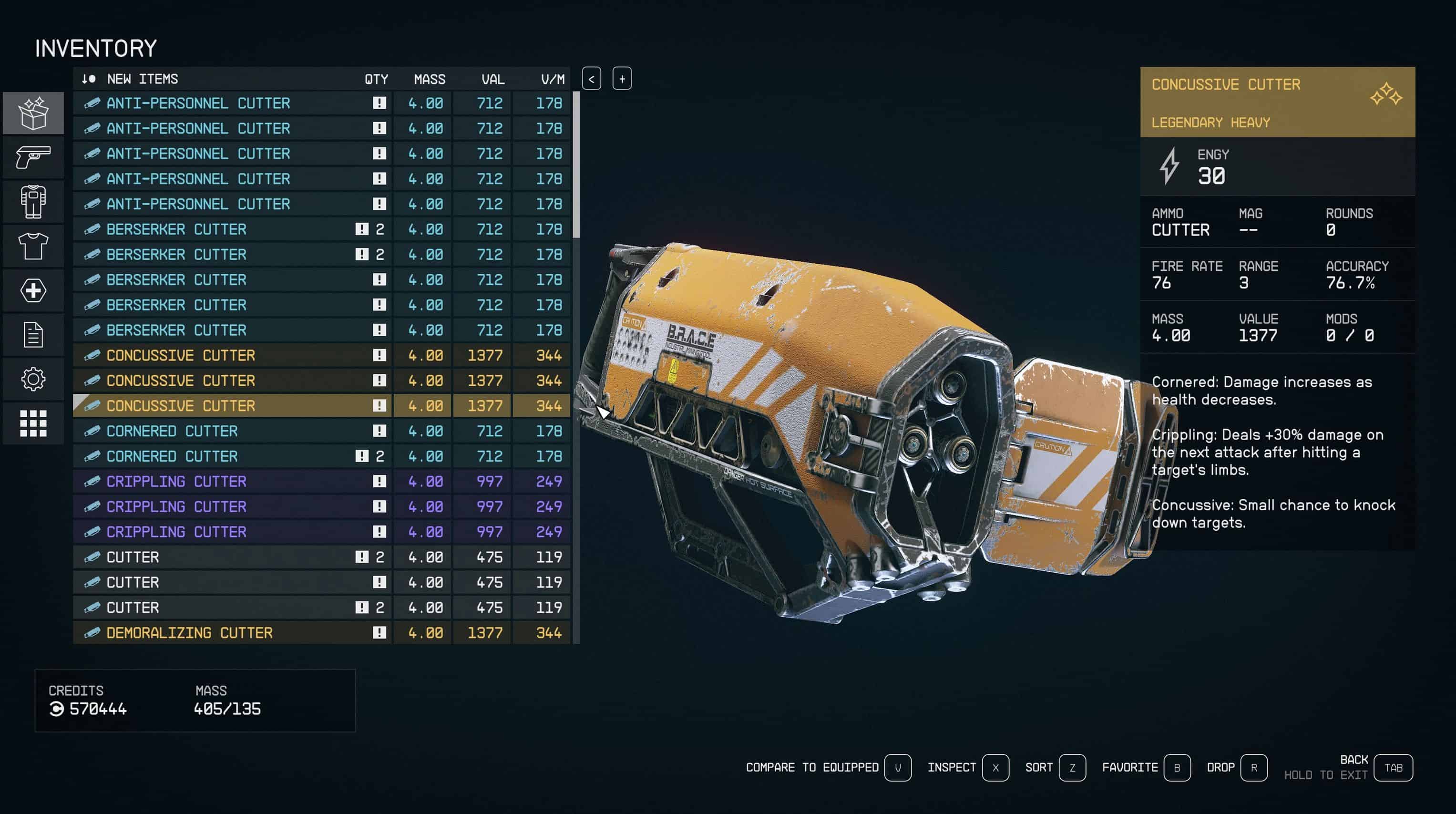Screen dimensions: 1456x814
Task: Open the New Items category tab
Action: click(x=33, y=113)
